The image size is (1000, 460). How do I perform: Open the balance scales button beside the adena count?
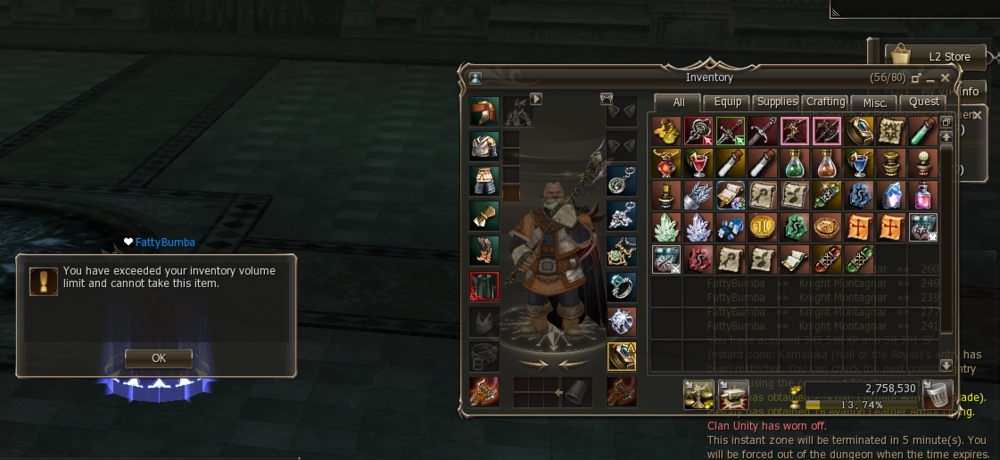698,394
